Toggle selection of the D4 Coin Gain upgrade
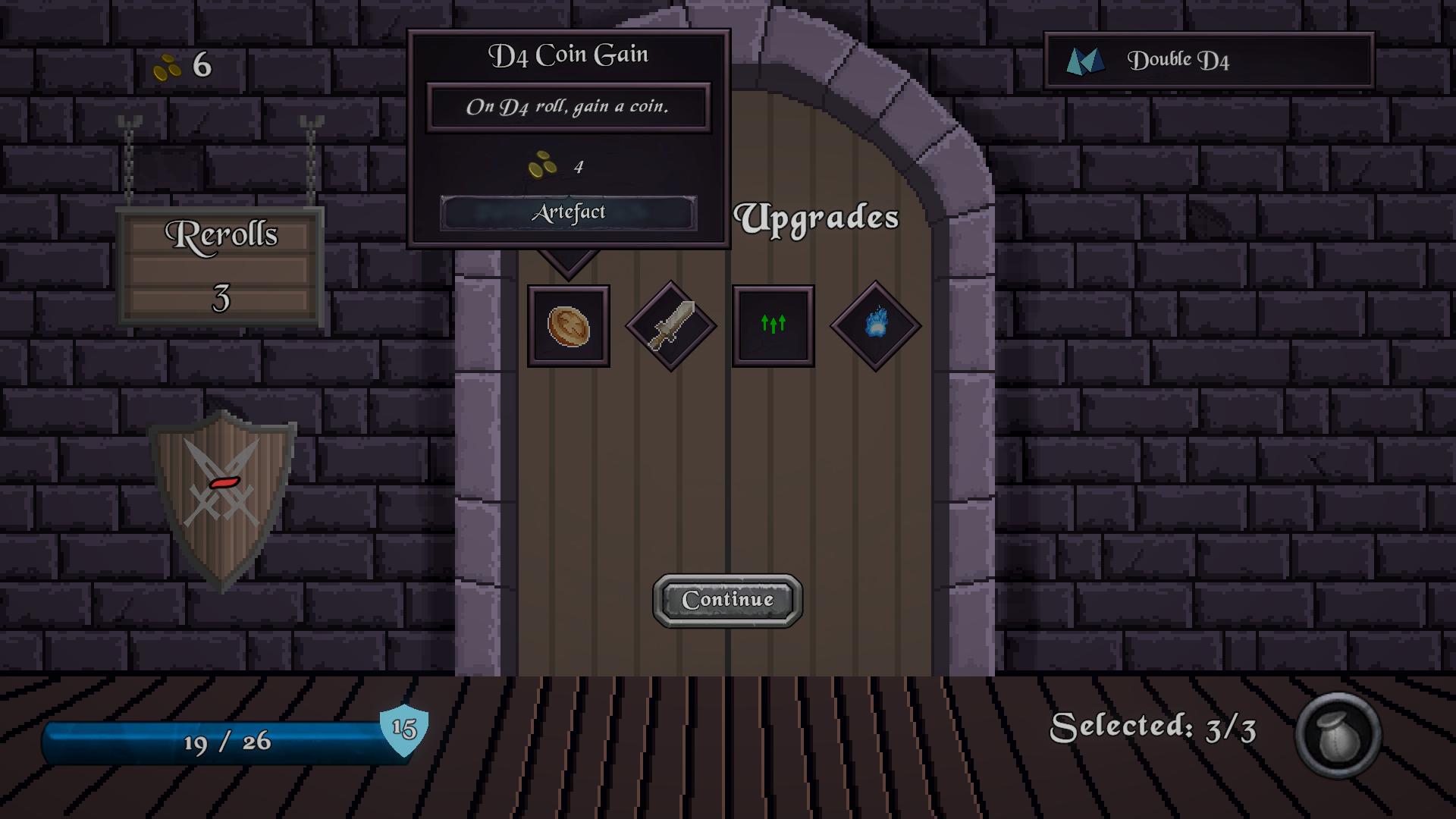 569,326
